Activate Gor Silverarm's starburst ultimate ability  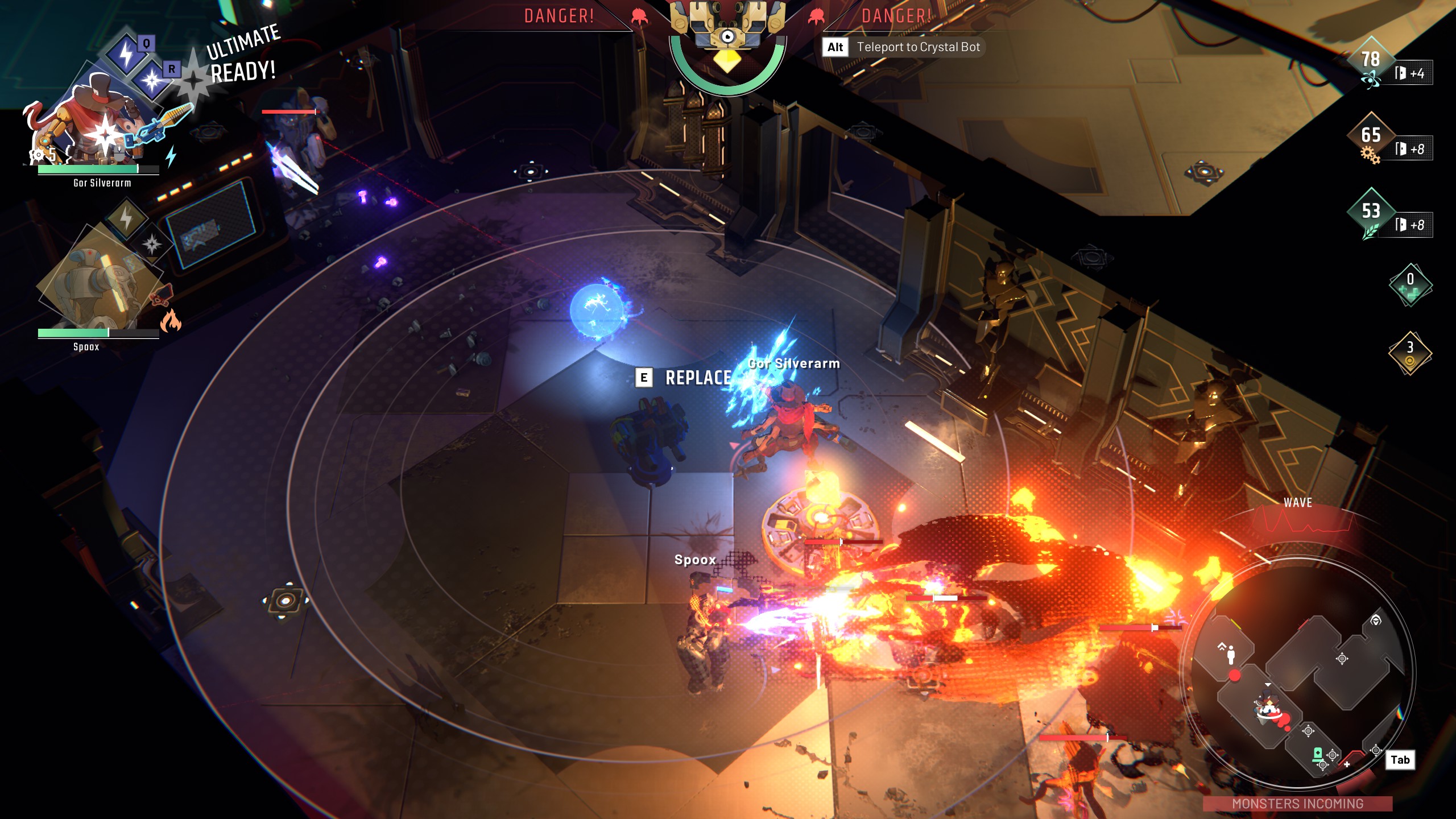[x=152, y=81]
